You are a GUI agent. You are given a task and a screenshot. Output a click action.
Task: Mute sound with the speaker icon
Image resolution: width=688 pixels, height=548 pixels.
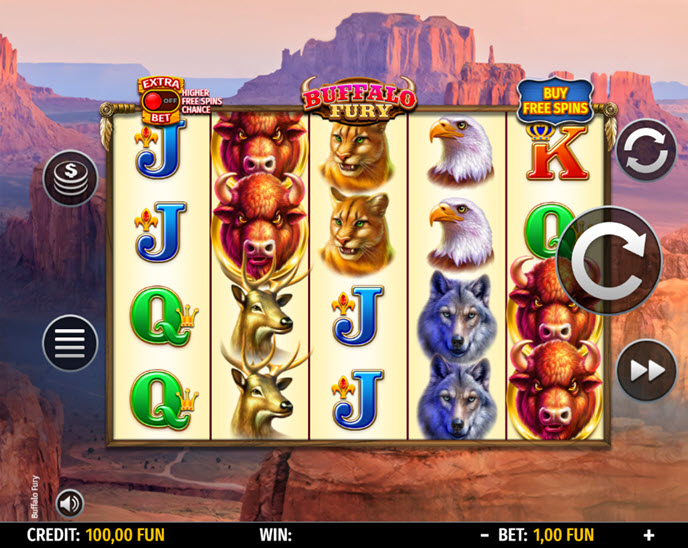[x=69, y=501]
